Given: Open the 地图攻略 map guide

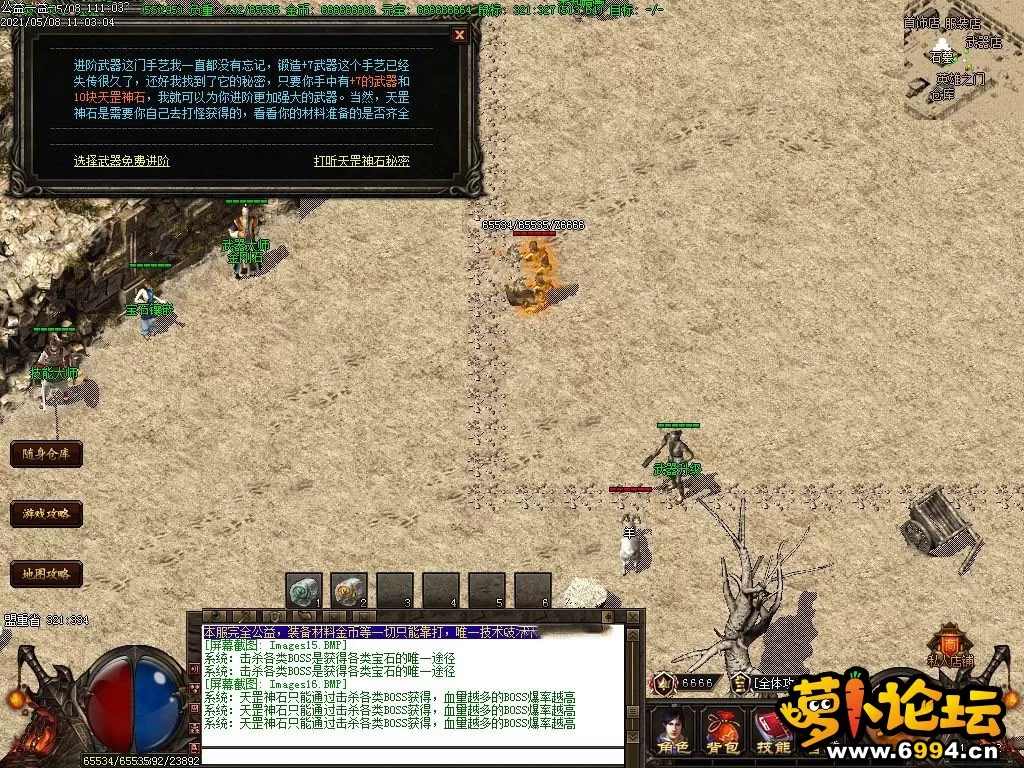Looking at the screenshot, I should click(x=46, y=574).
